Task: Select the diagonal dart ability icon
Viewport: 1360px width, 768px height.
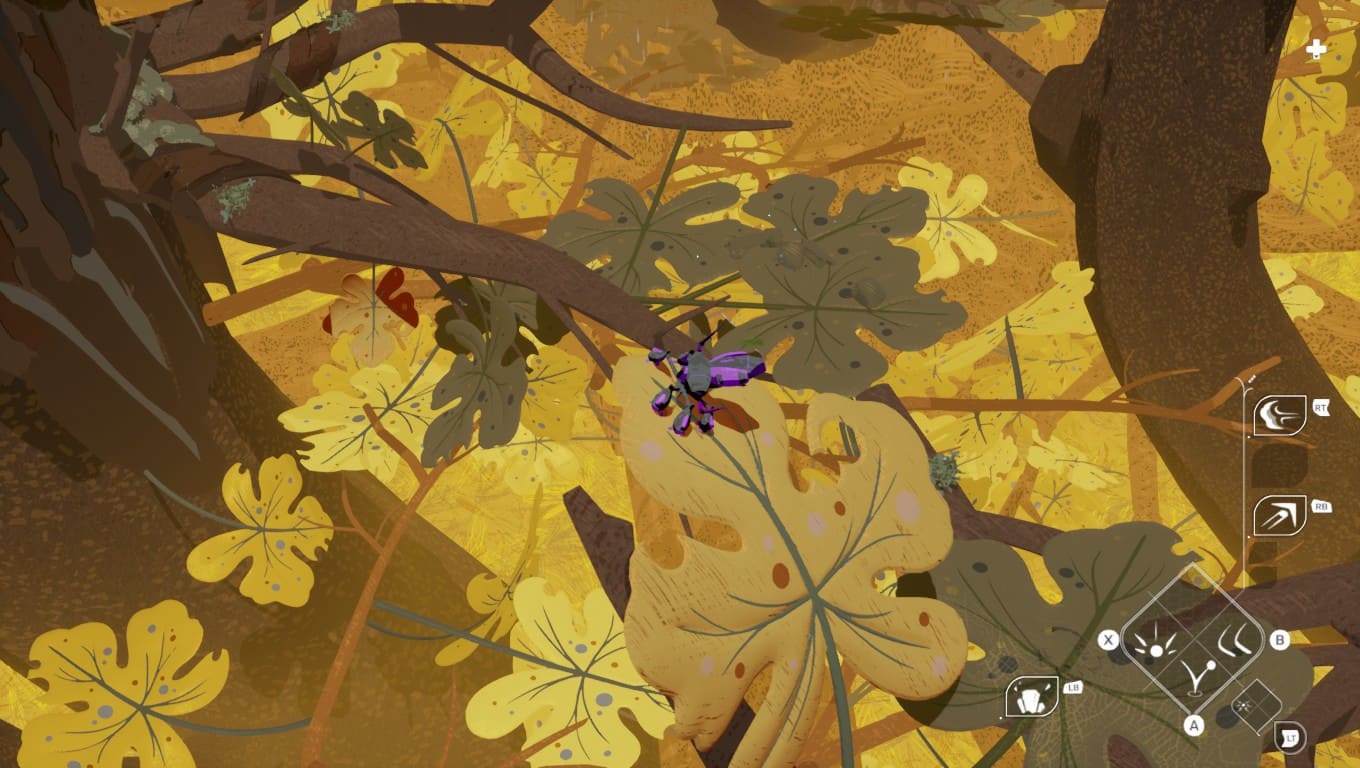Action: click(x=1279, y=515)
